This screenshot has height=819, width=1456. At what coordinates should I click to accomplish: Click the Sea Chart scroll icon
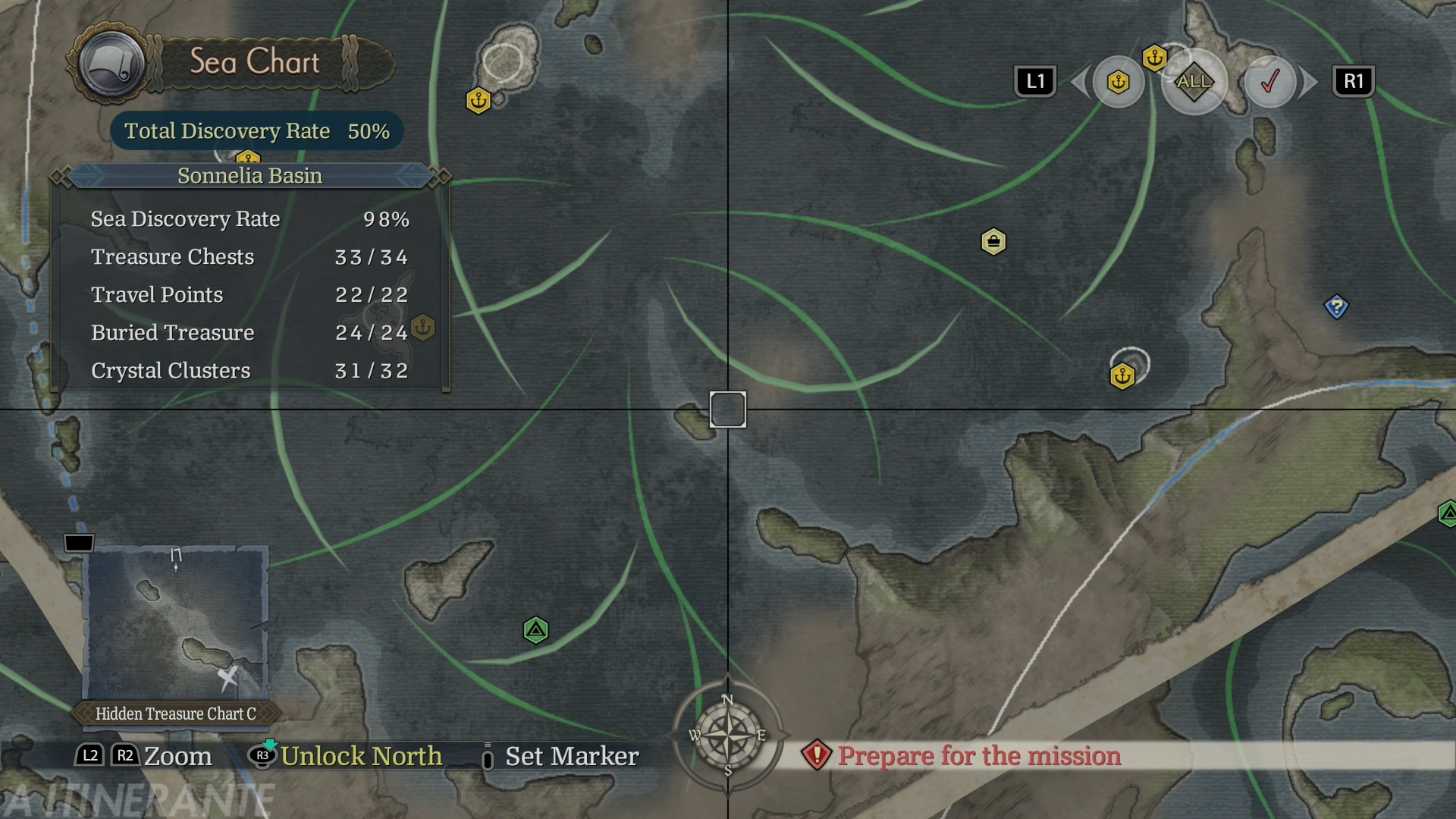[x=112, y=64]
